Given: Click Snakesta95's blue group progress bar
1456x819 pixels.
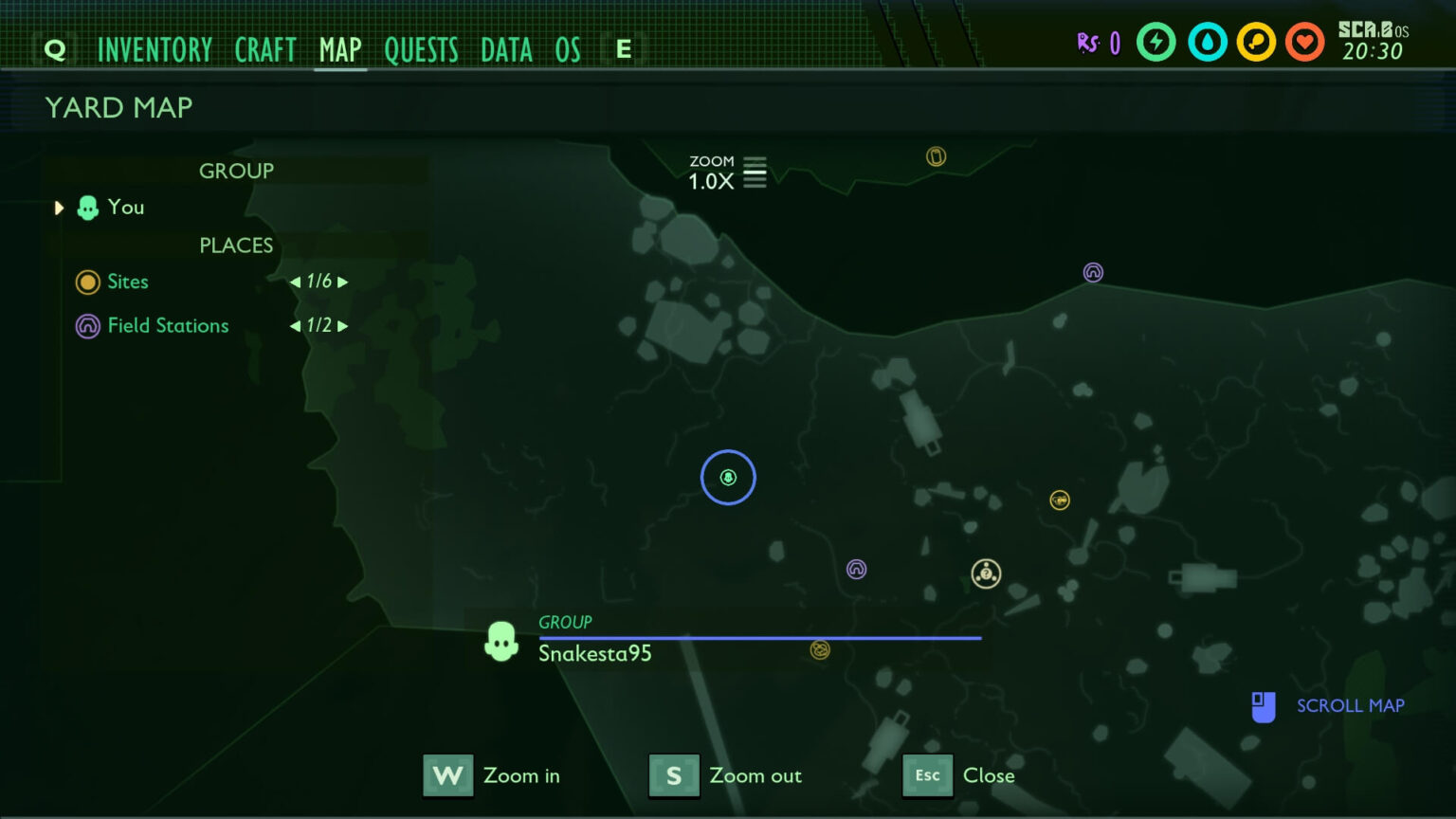Looking at the screenshot, I should point(758,638).
